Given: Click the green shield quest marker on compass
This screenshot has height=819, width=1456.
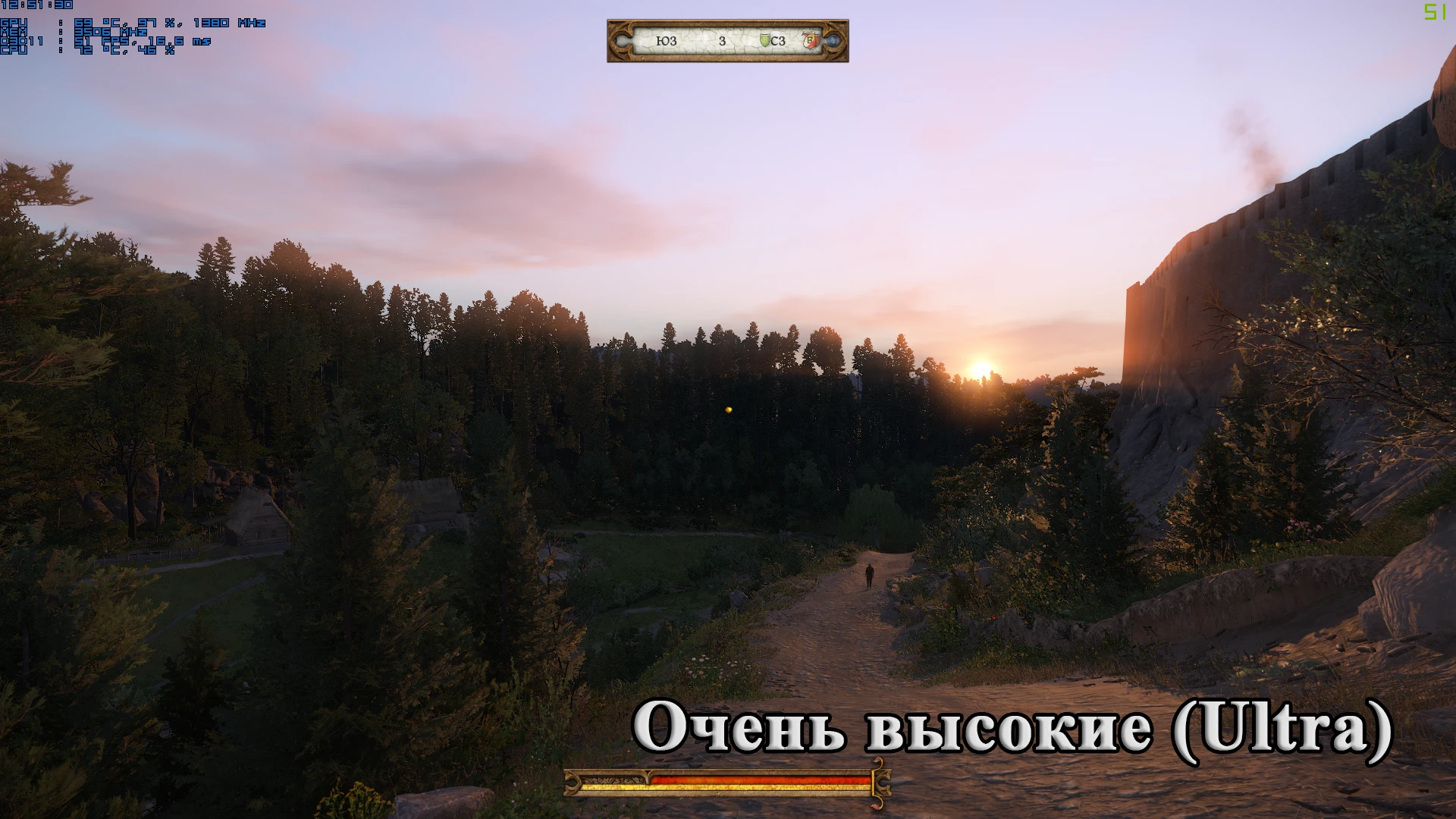Looking at the screenshot, I should click(x=766, y=39).
